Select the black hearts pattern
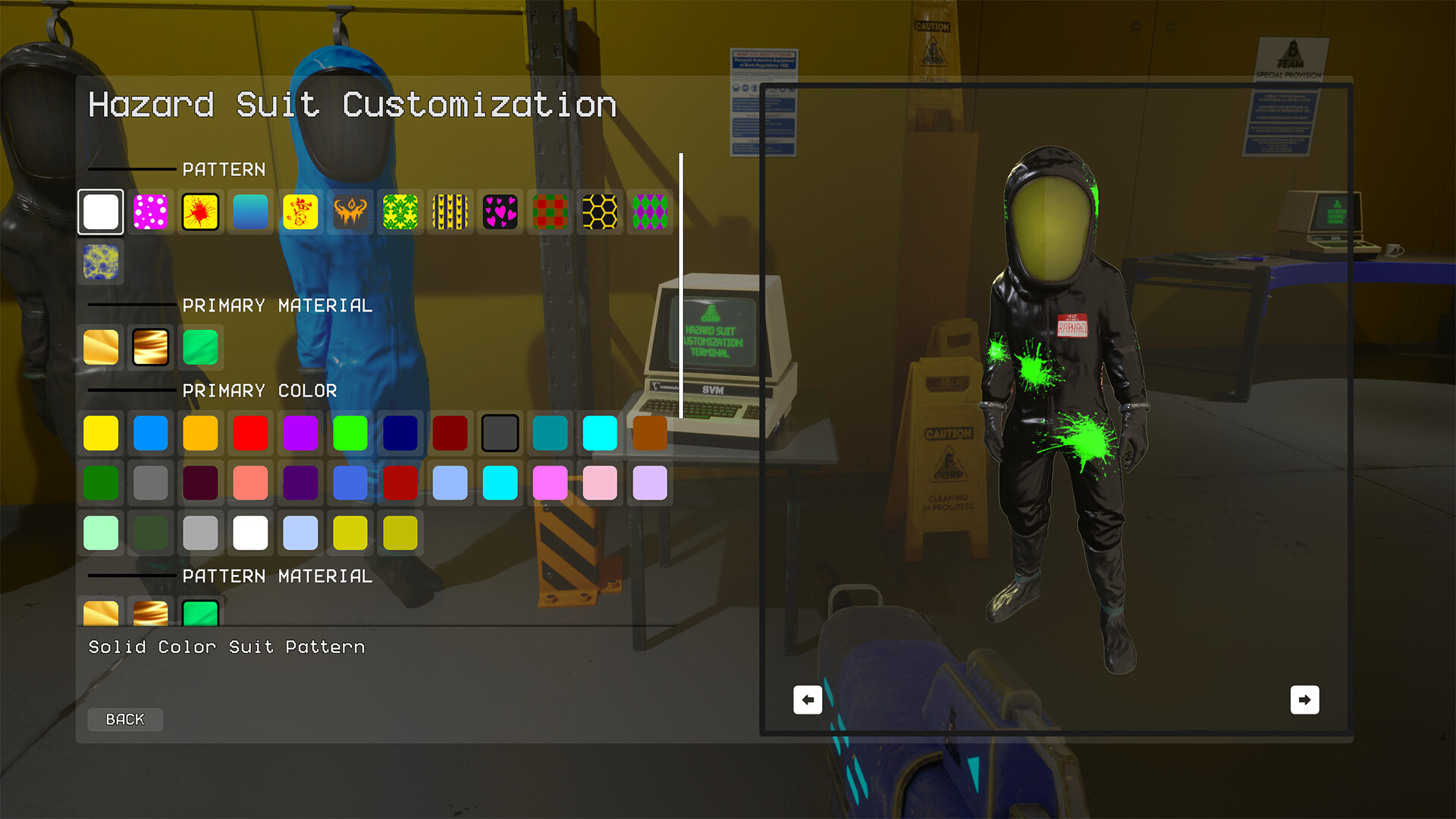The height and width of the screenshot is (819, 1456). pos(500,212)
